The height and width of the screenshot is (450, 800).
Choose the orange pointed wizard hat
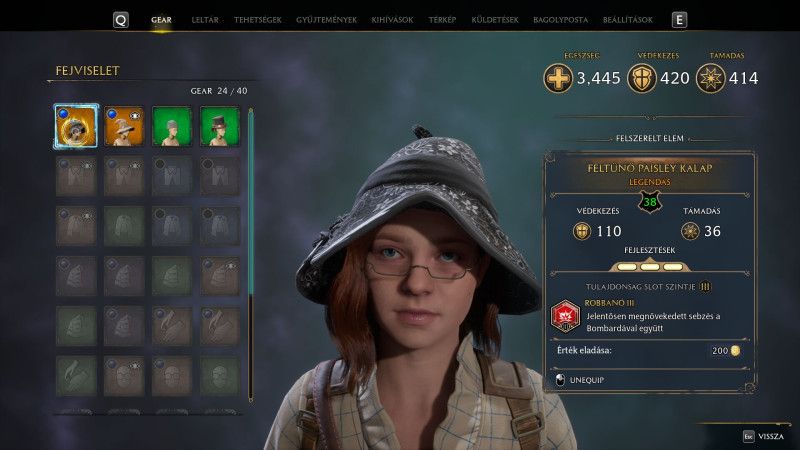click(125, 126)
